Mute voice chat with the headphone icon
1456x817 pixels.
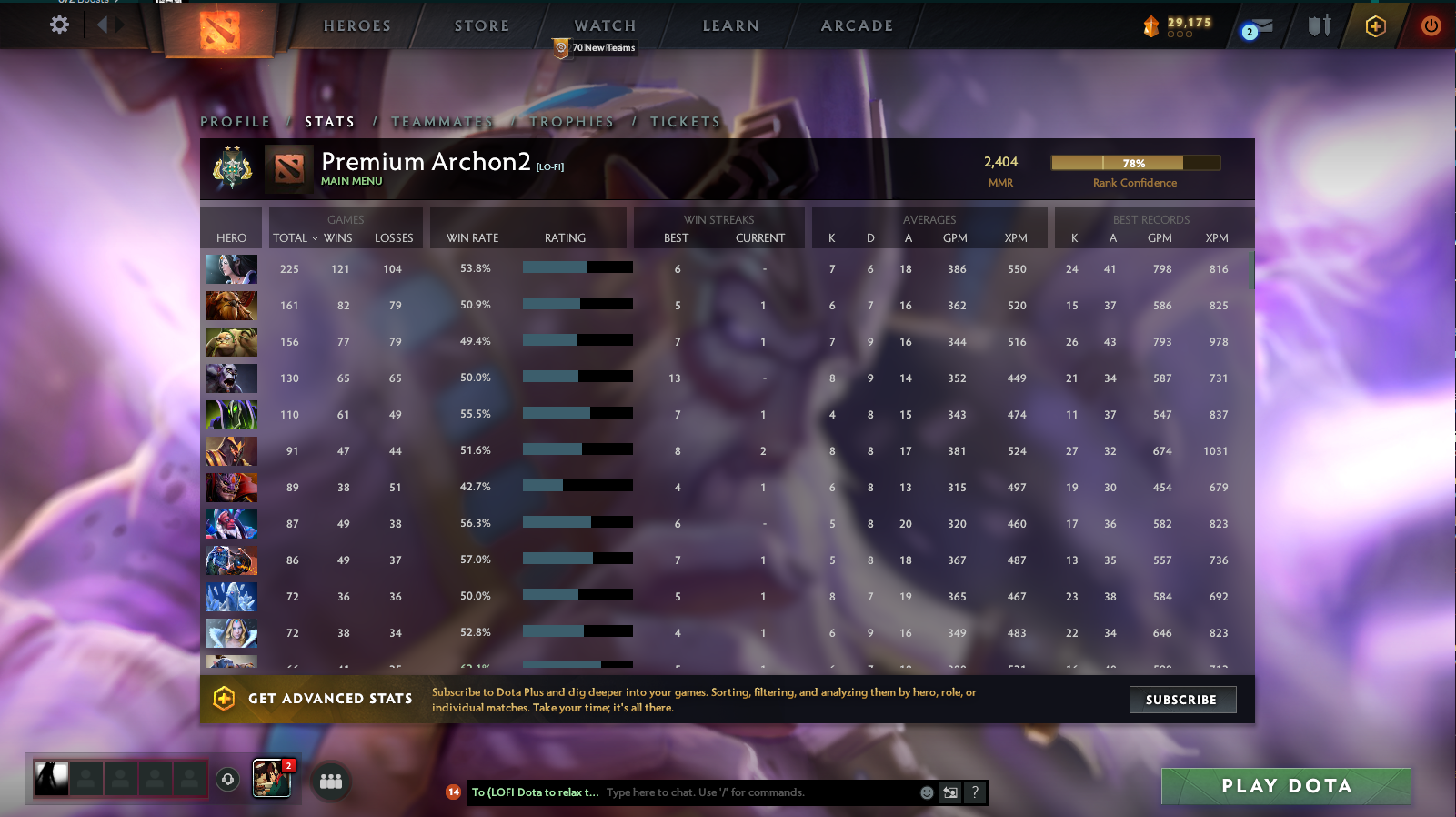click(226, 780)
